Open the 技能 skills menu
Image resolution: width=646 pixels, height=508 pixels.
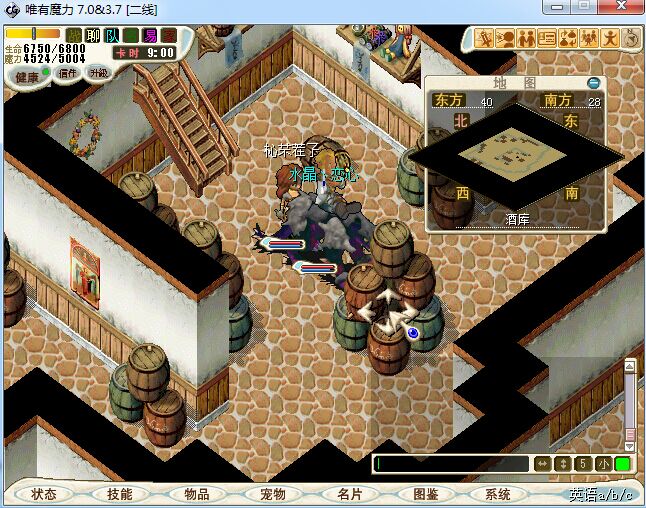point(119,494)
